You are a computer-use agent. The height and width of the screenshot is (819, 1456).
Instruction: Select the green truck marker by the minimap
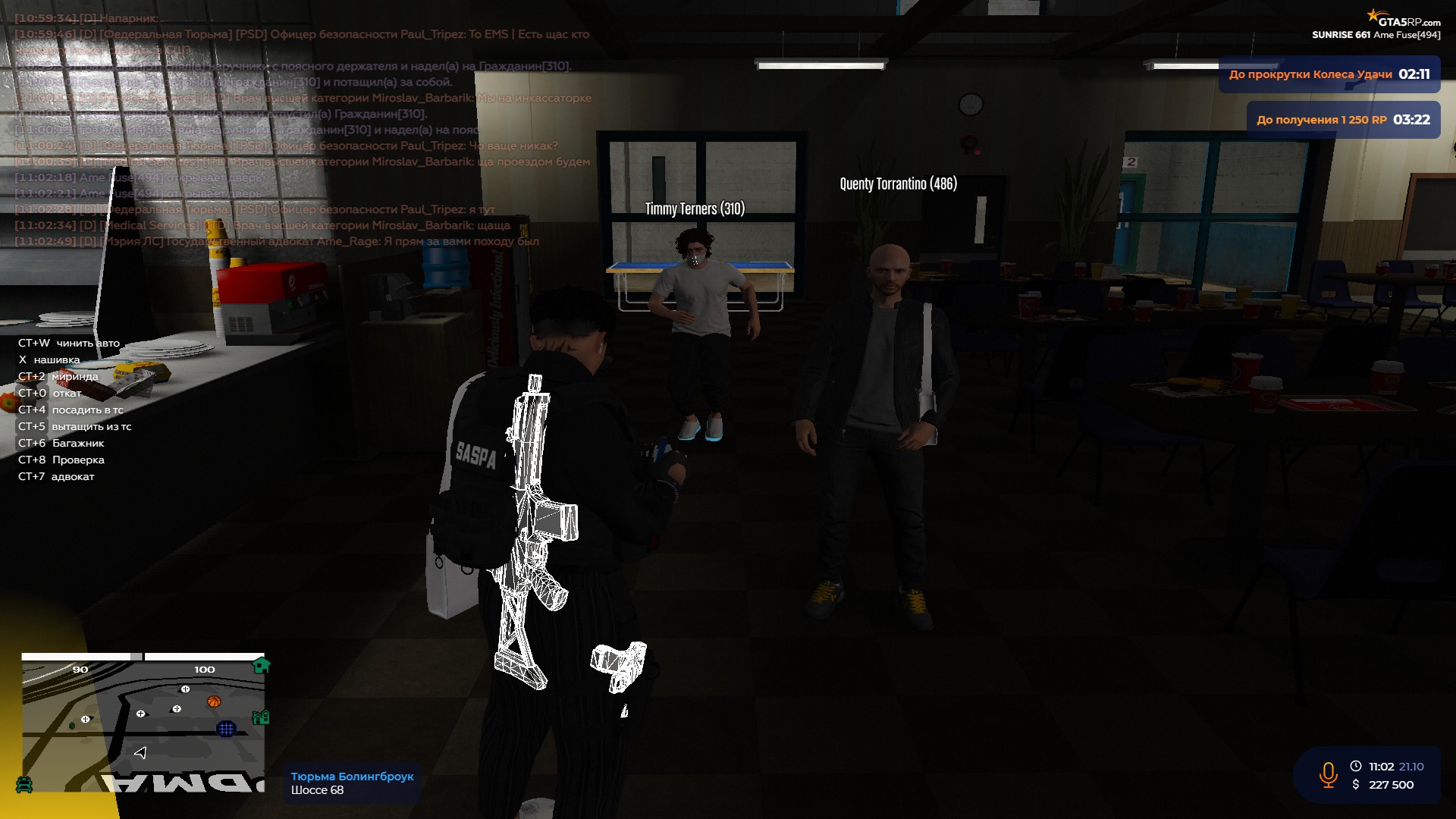(x=24, y=784)
